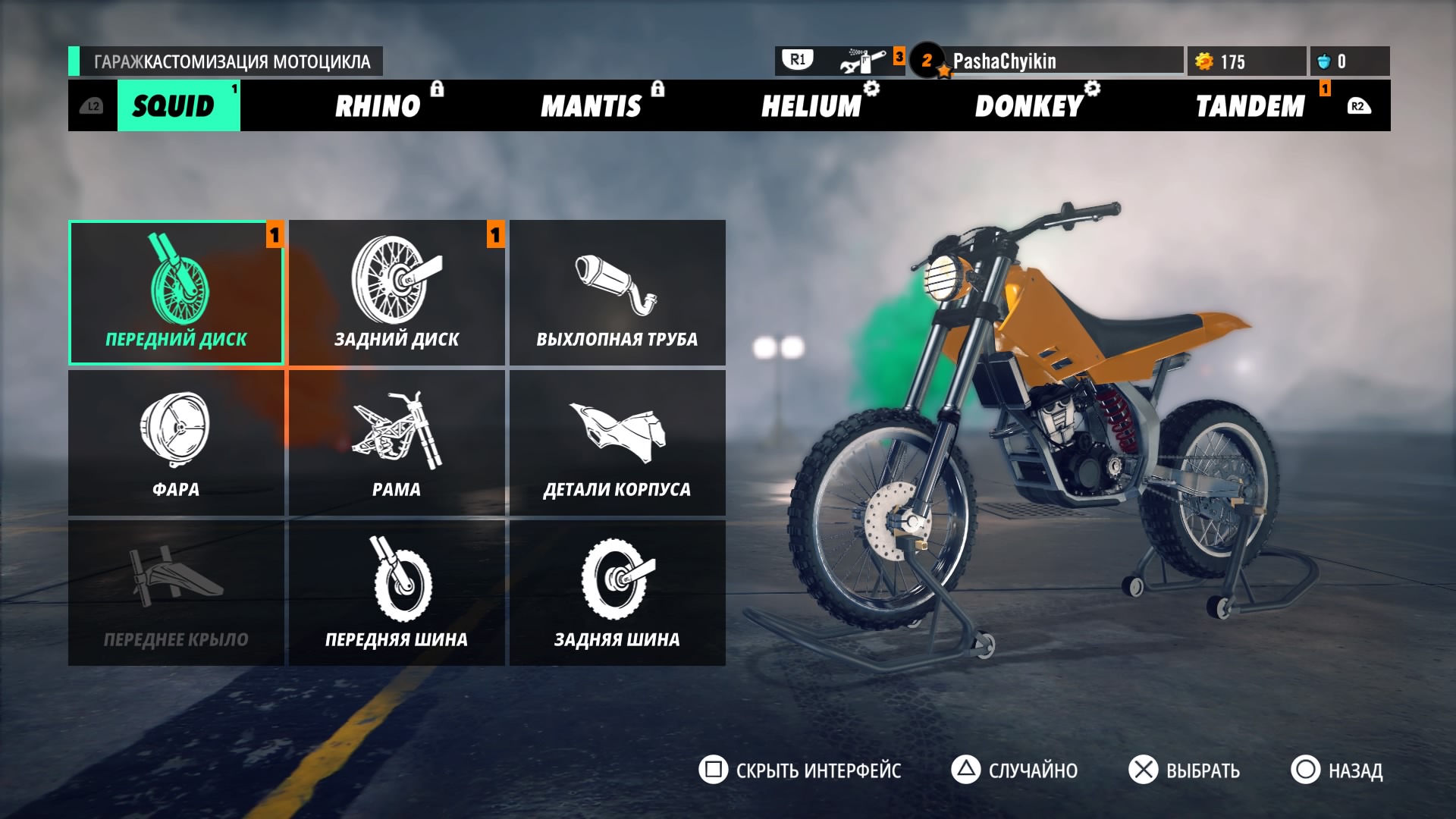Image resolution: width=1456 pixels, height=819 pixels.
Task: Open the Задняя шина rear tire tile
Action: coord(617,593)
